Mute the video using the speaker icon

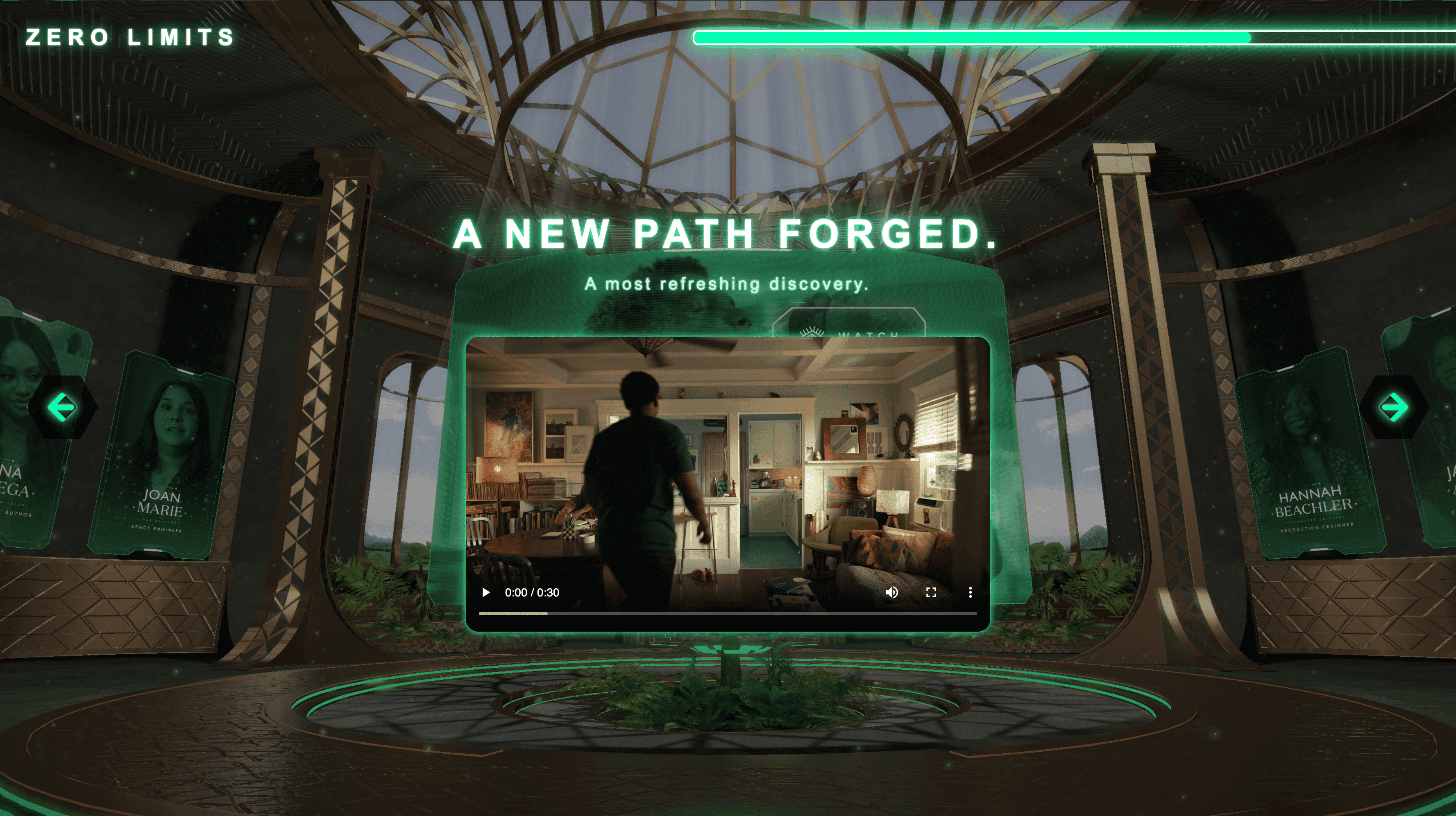click(x=891, y=592)
